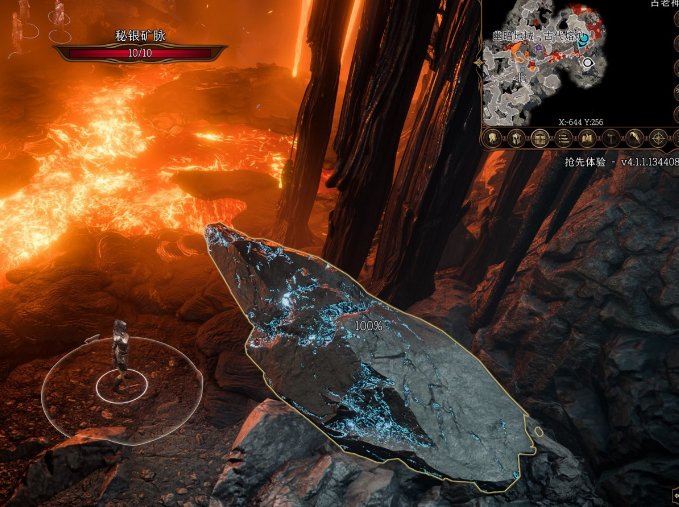Open the treasure chest inventory icon
Screen dimensions: 679x507
tap(540, 138)
